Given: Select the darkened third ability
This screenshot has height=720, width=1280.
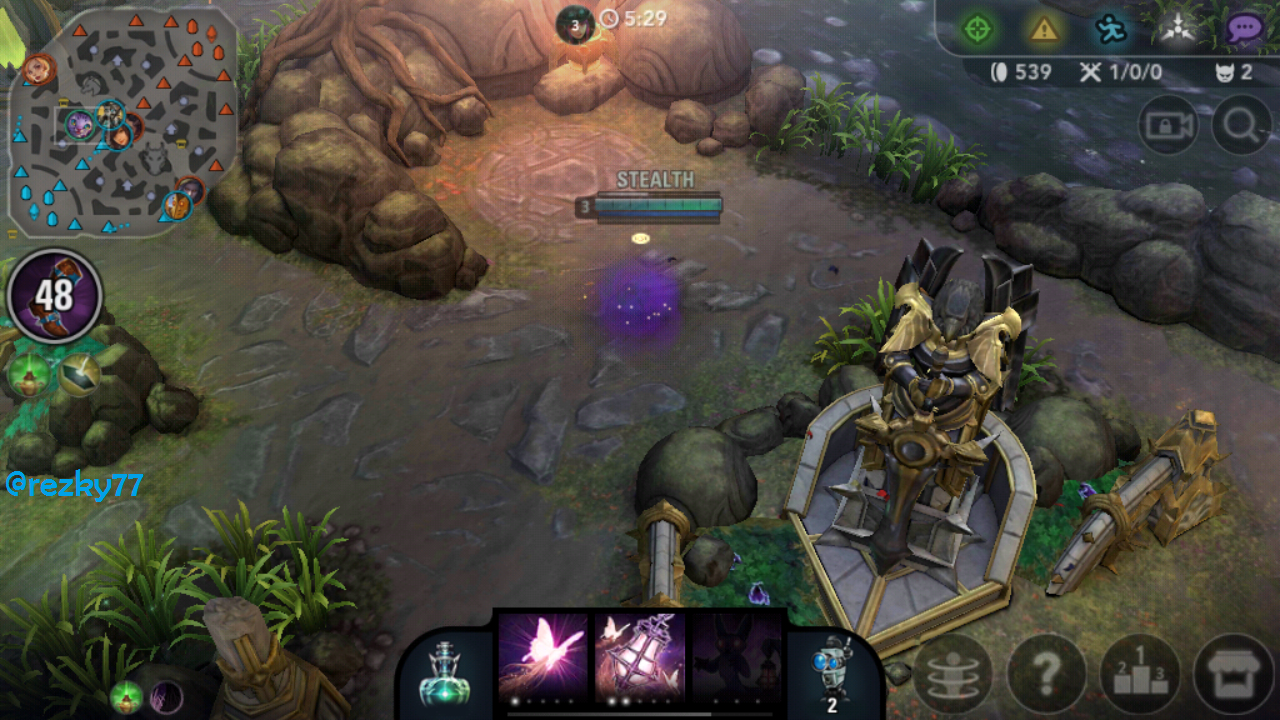Looking at the screenshot, I should click(x=737, y=655).
